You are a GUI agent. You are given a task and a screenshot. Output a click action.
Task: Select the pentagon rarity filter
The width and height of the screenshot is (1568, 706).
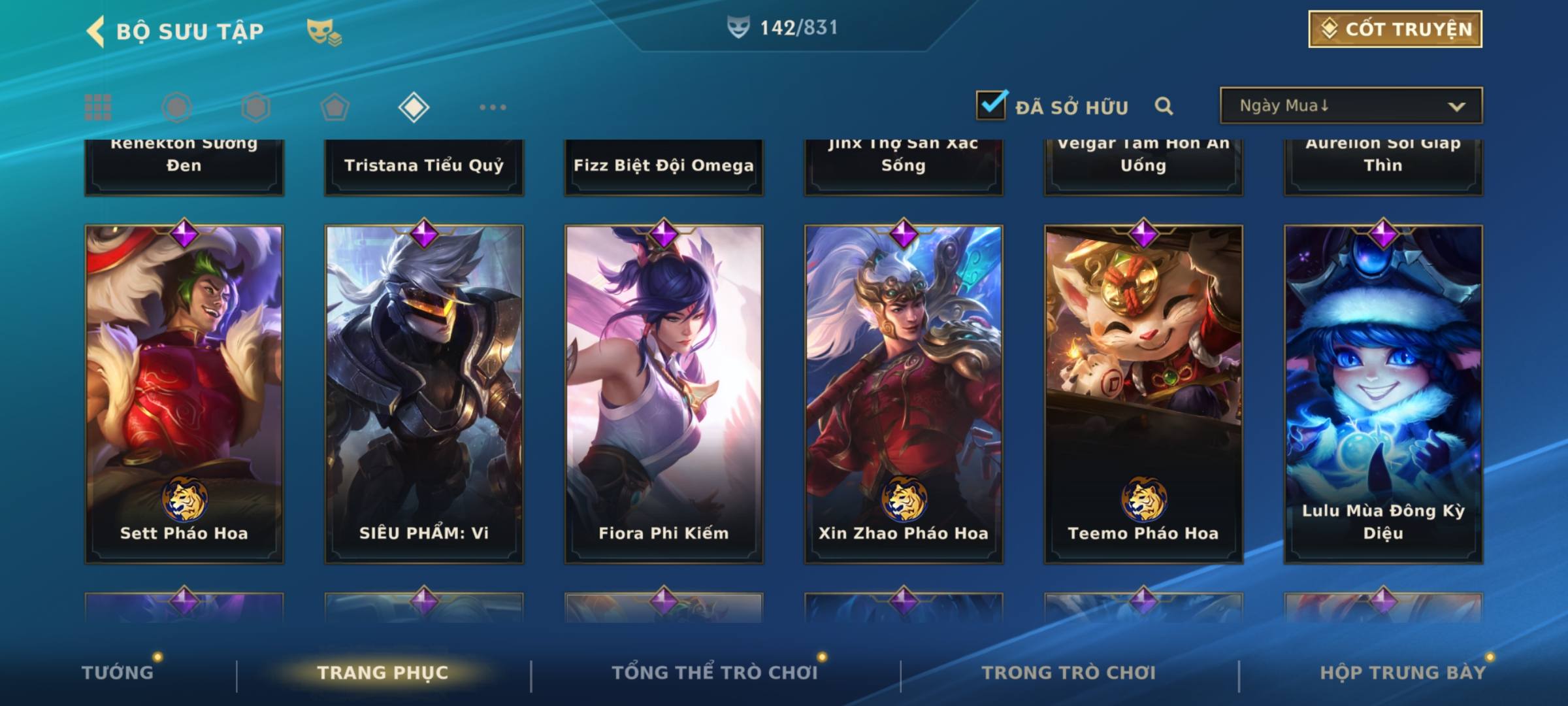[335, 107]
